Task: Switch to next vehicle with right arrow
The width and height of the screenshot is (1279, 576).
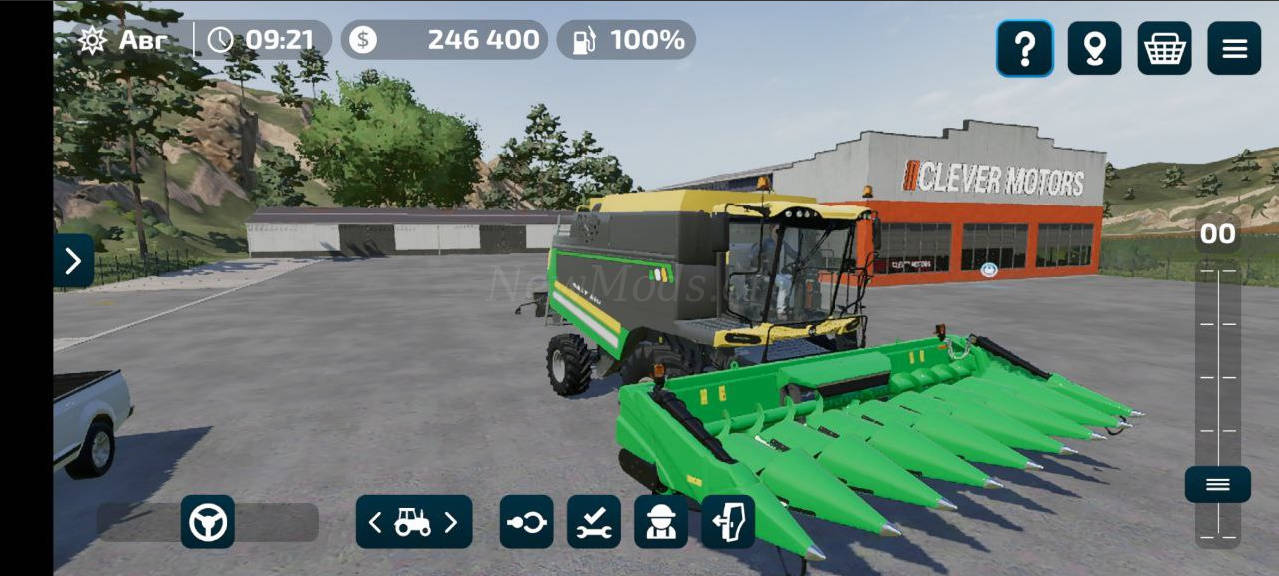Action: click(x=451, y=522)
